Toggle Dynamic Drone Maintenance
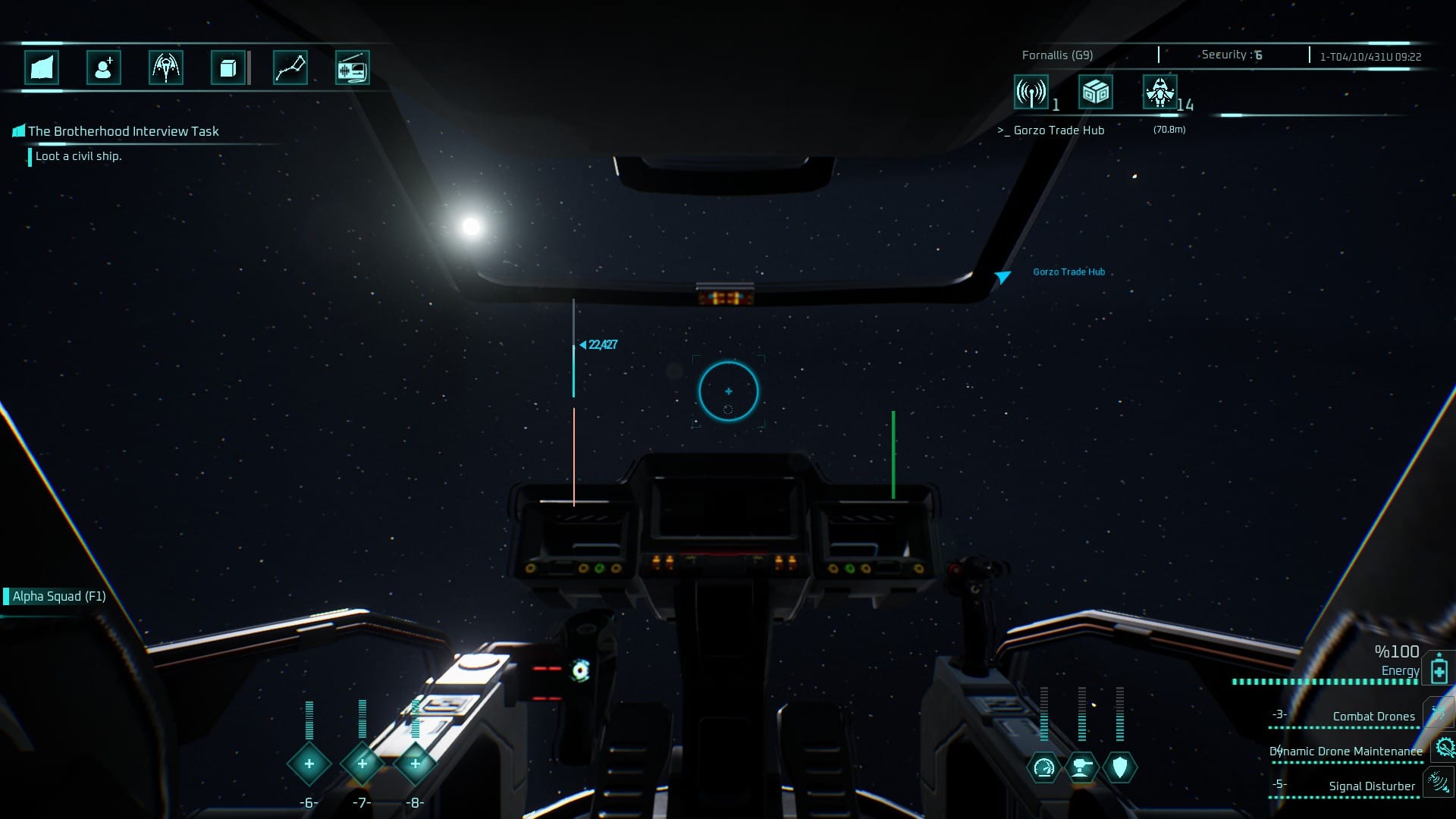The image size is (1456, 819). coord(1441,748)
